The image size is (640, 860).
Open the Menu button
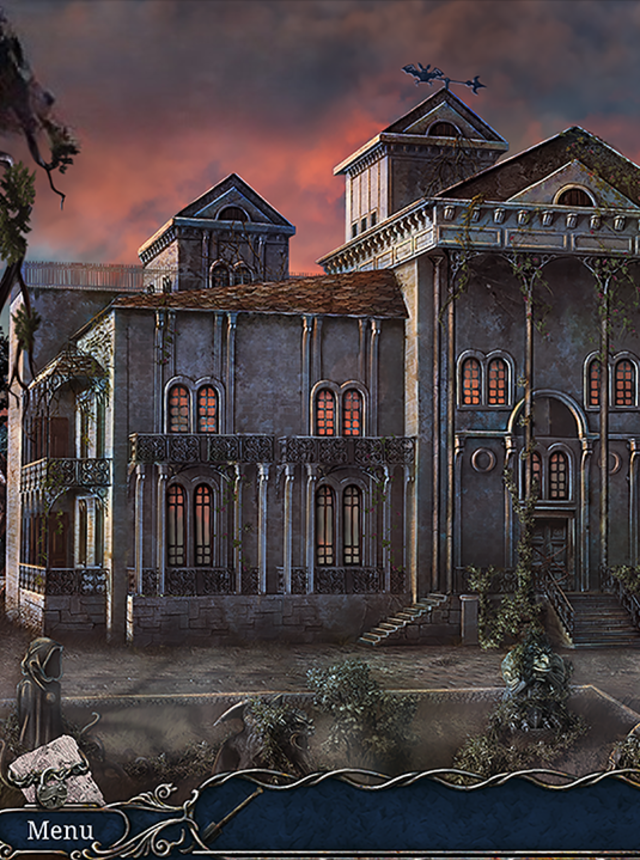(x=60, y=830)
